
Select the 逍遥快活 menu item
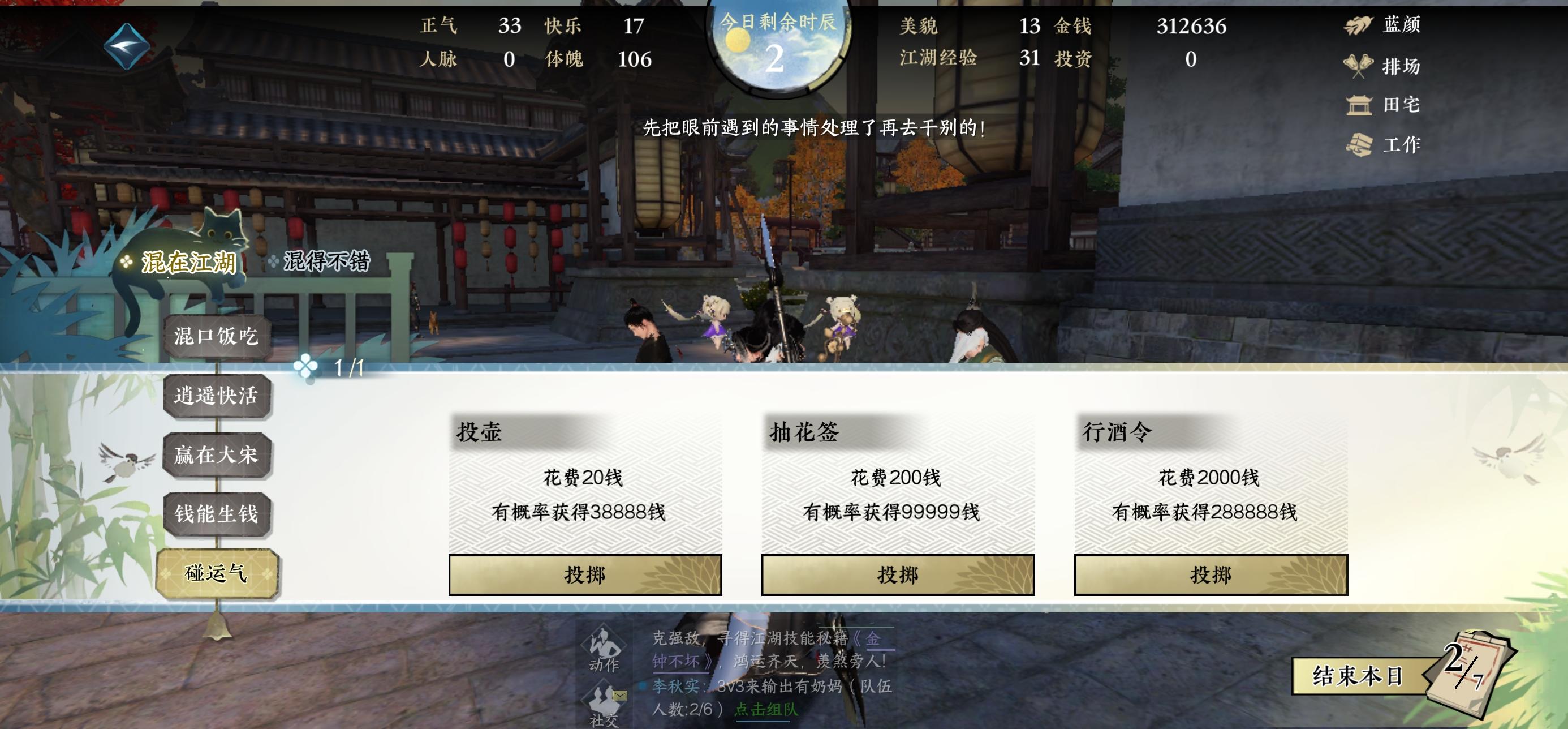pyautogui.click(x=216, y=396)
